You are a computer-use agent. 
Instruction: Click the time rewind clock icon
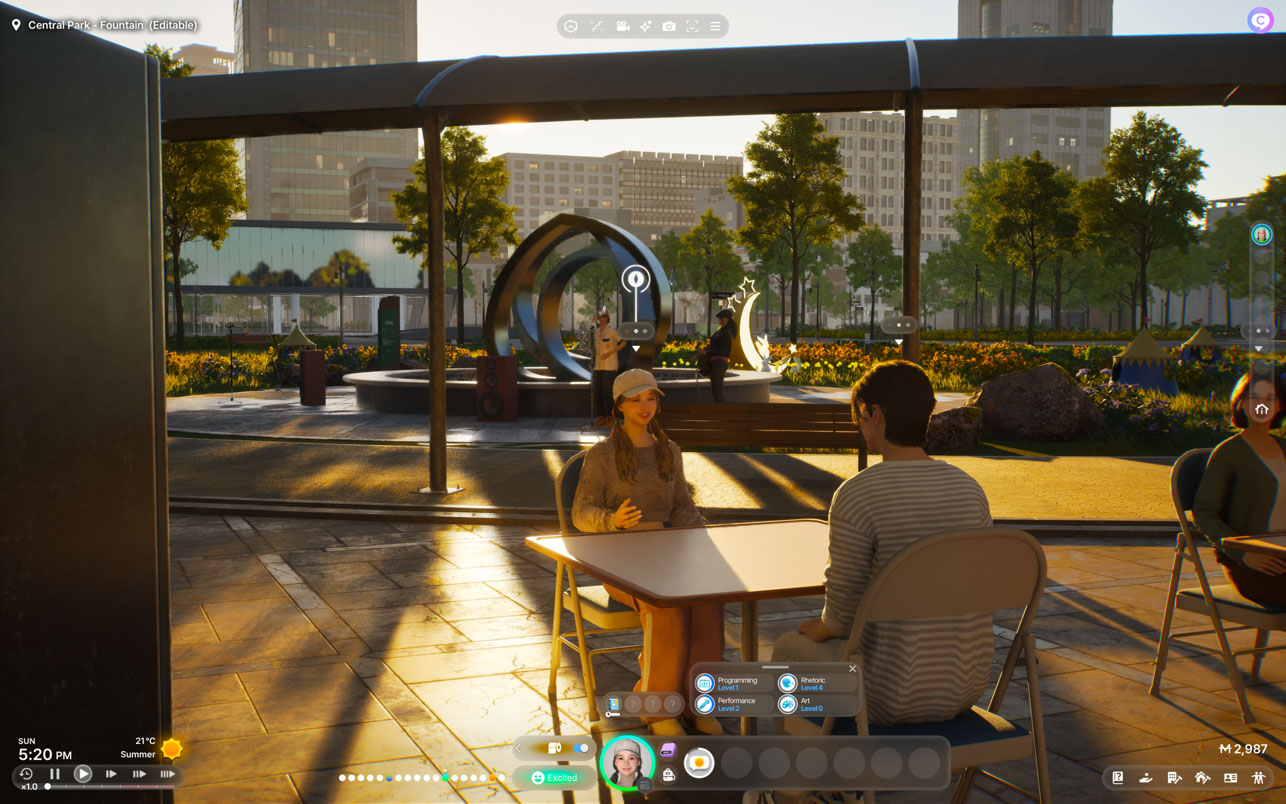(26, 774)
